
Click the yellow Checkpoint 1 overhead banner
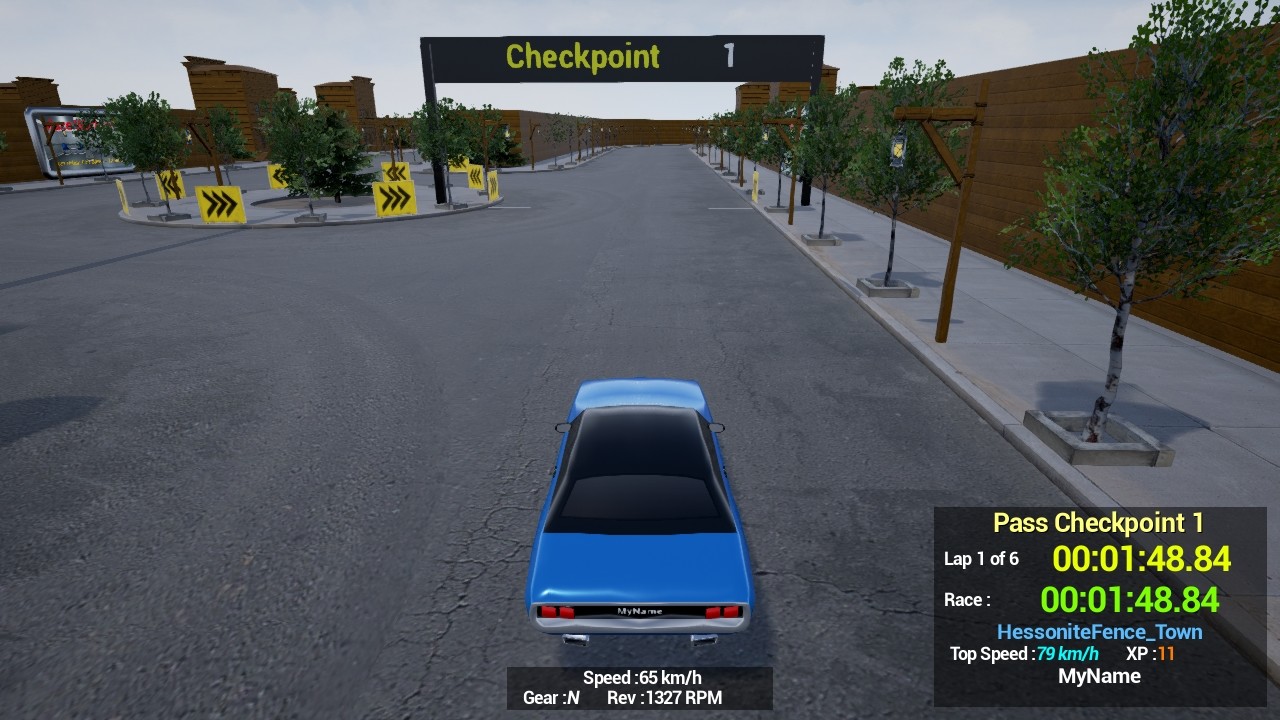(583, 57)
